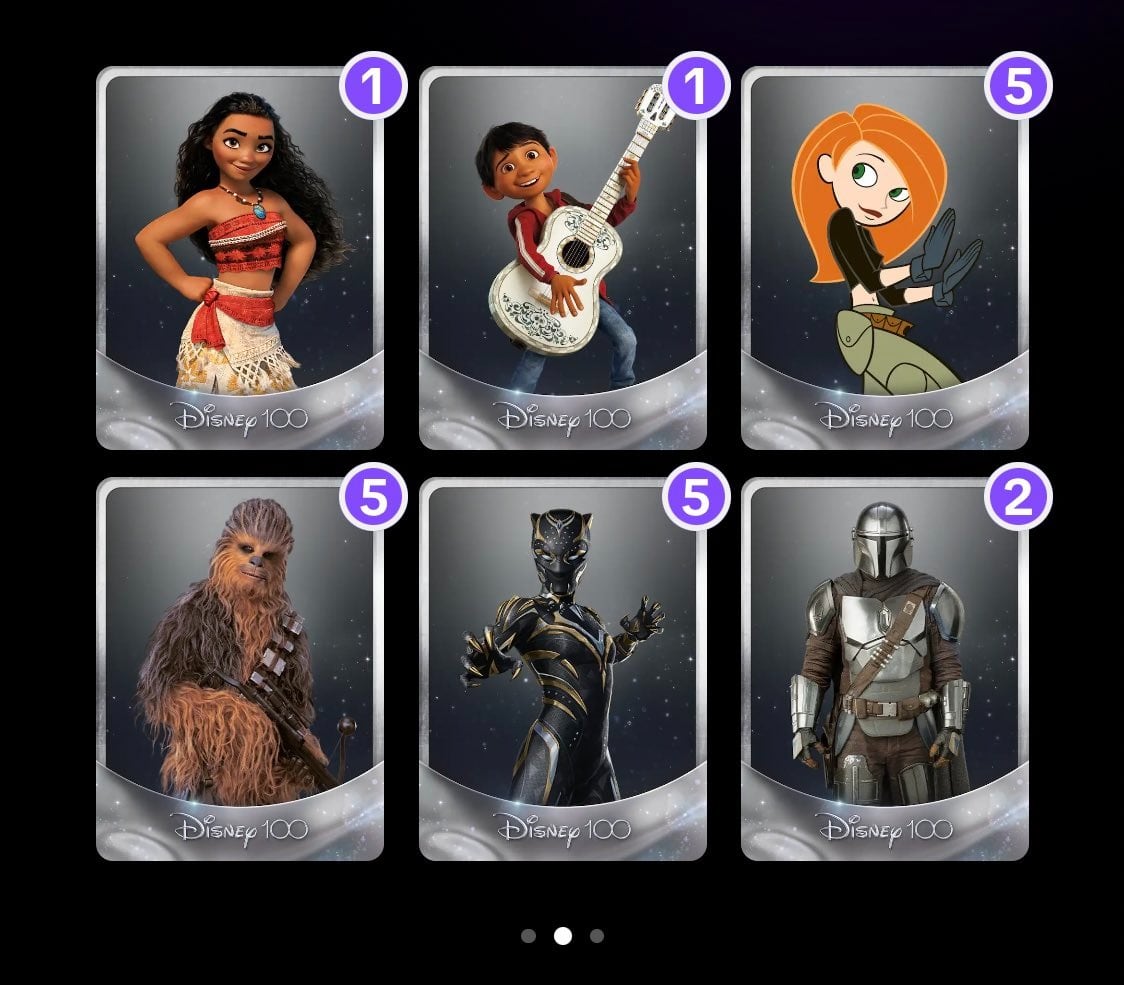Jump to the third page dot
This screenshot has height=985, width=1124.
pyautogui.click(x=597, y=936)
